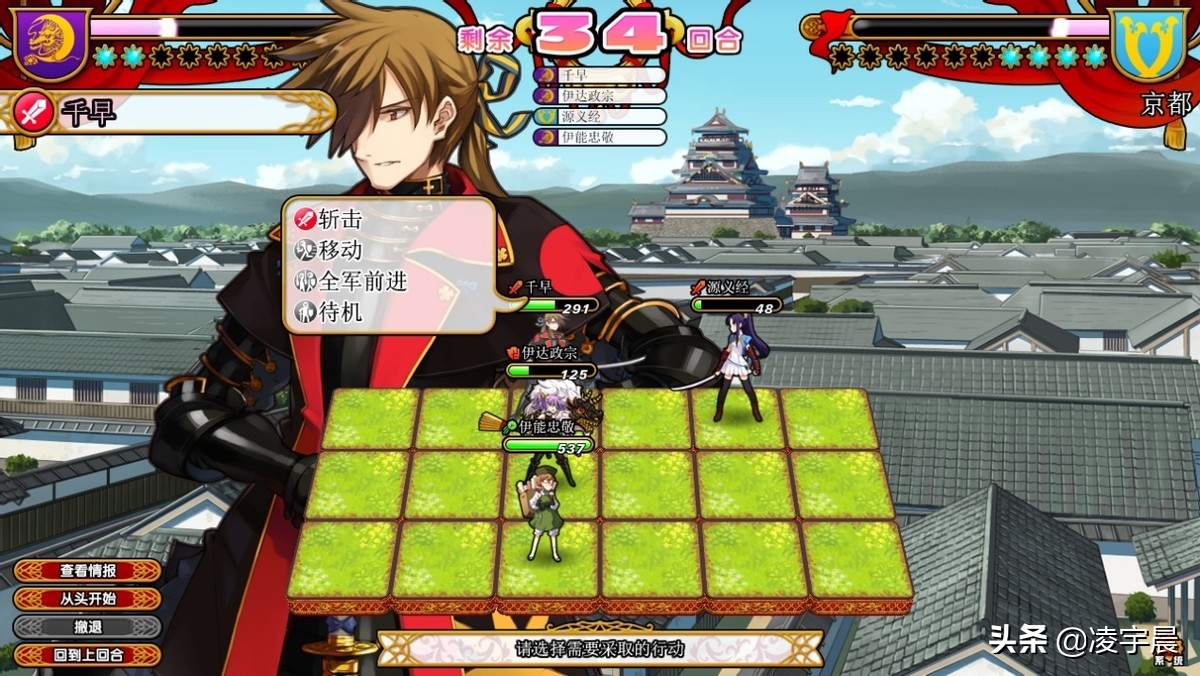Select the 待机 standby command
This screenshot has height=676, width=1200.
pyautogui.click(x=340, y=313)
